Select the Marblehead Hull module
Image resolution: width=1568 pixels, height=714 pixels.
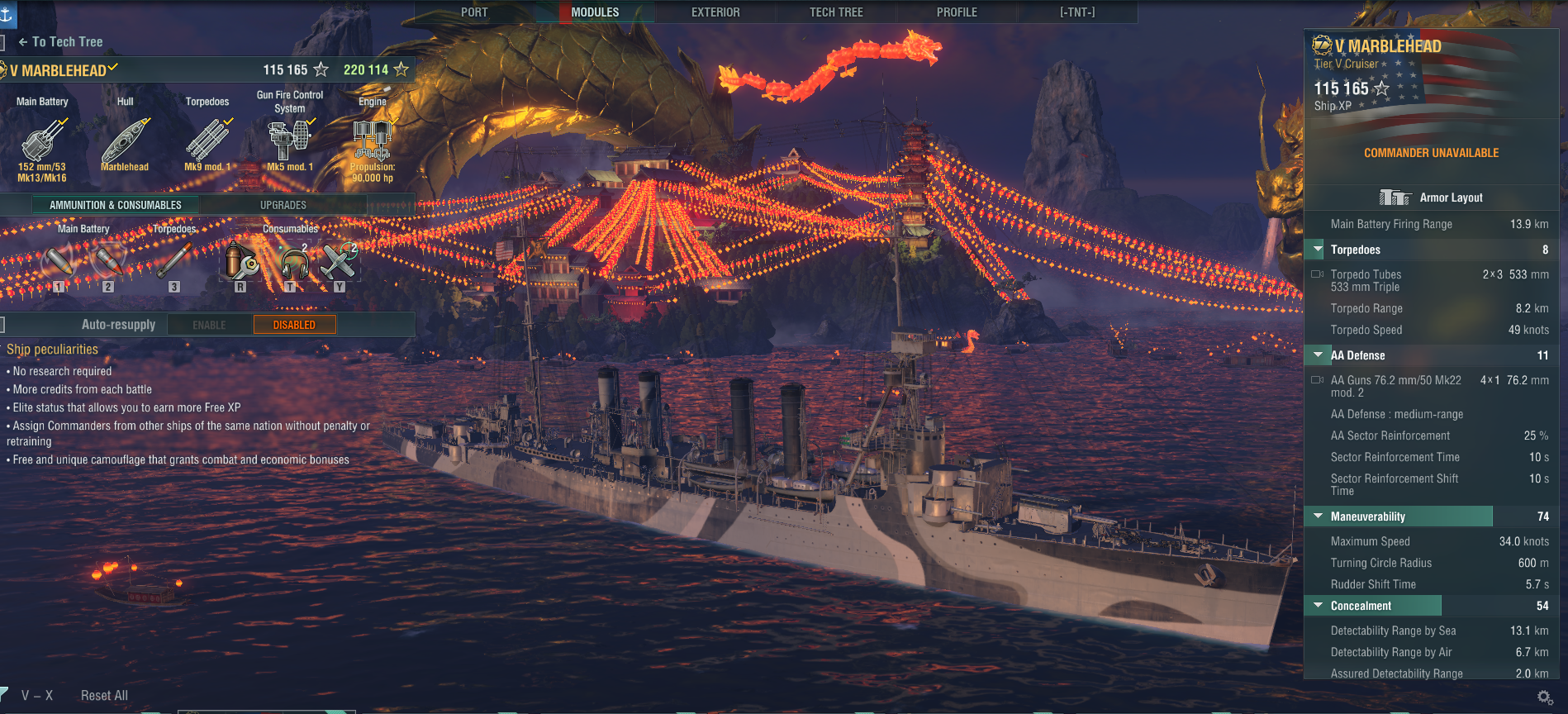click(x=126, y=142)
